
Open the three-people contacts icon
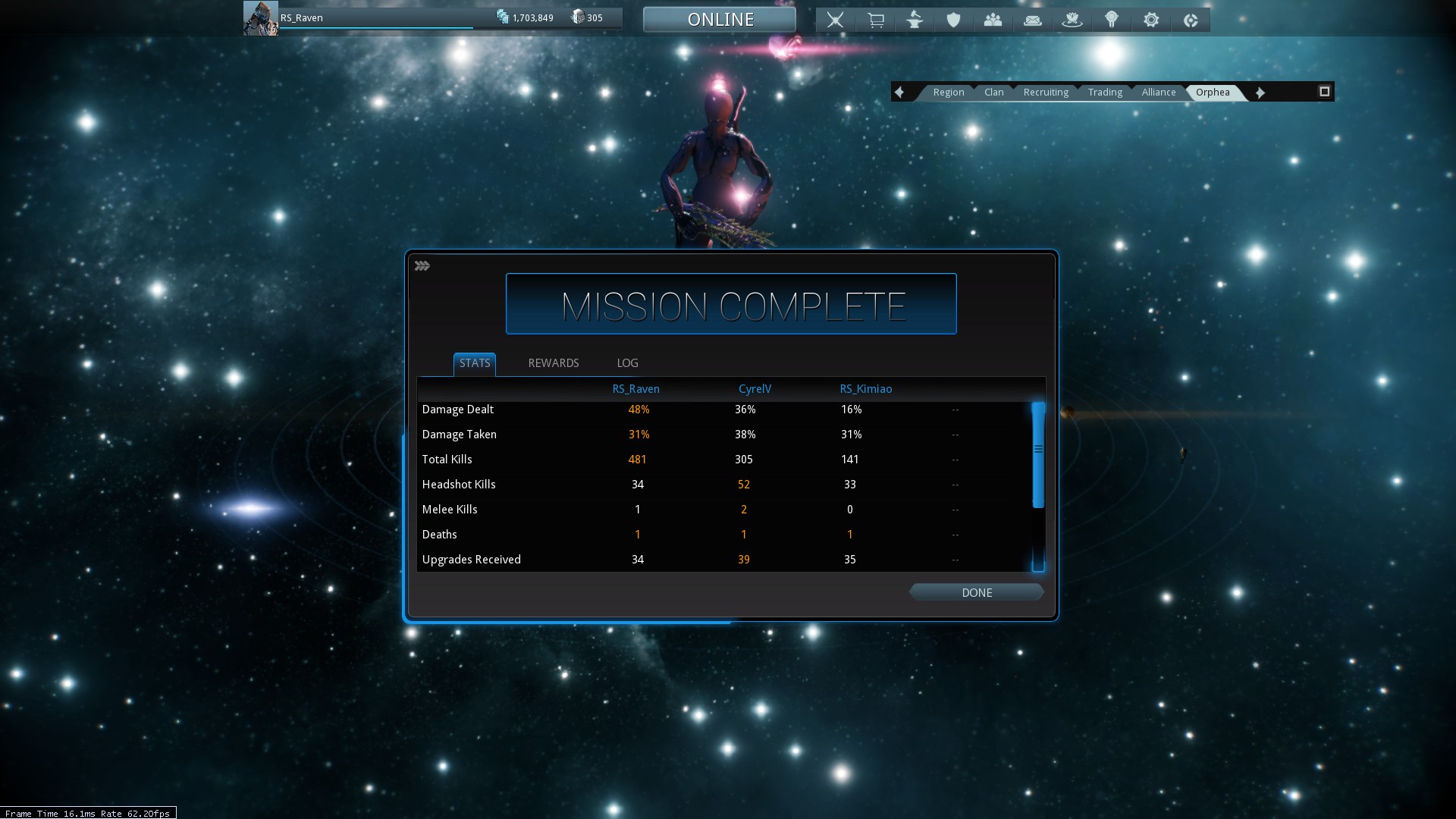pyautogui.click(x=993, y=20)
